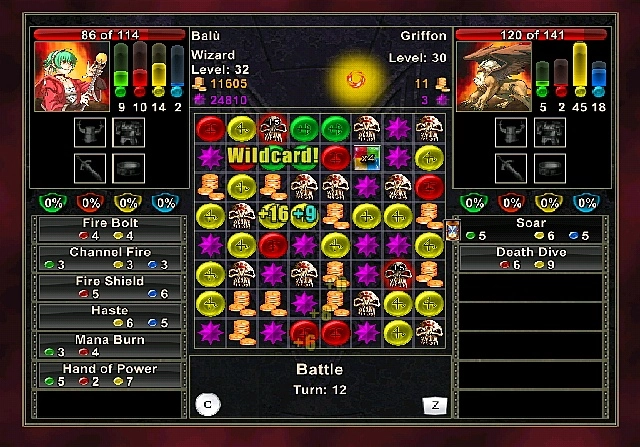Open Balù's helmet equipment slot

pos(91,129)
